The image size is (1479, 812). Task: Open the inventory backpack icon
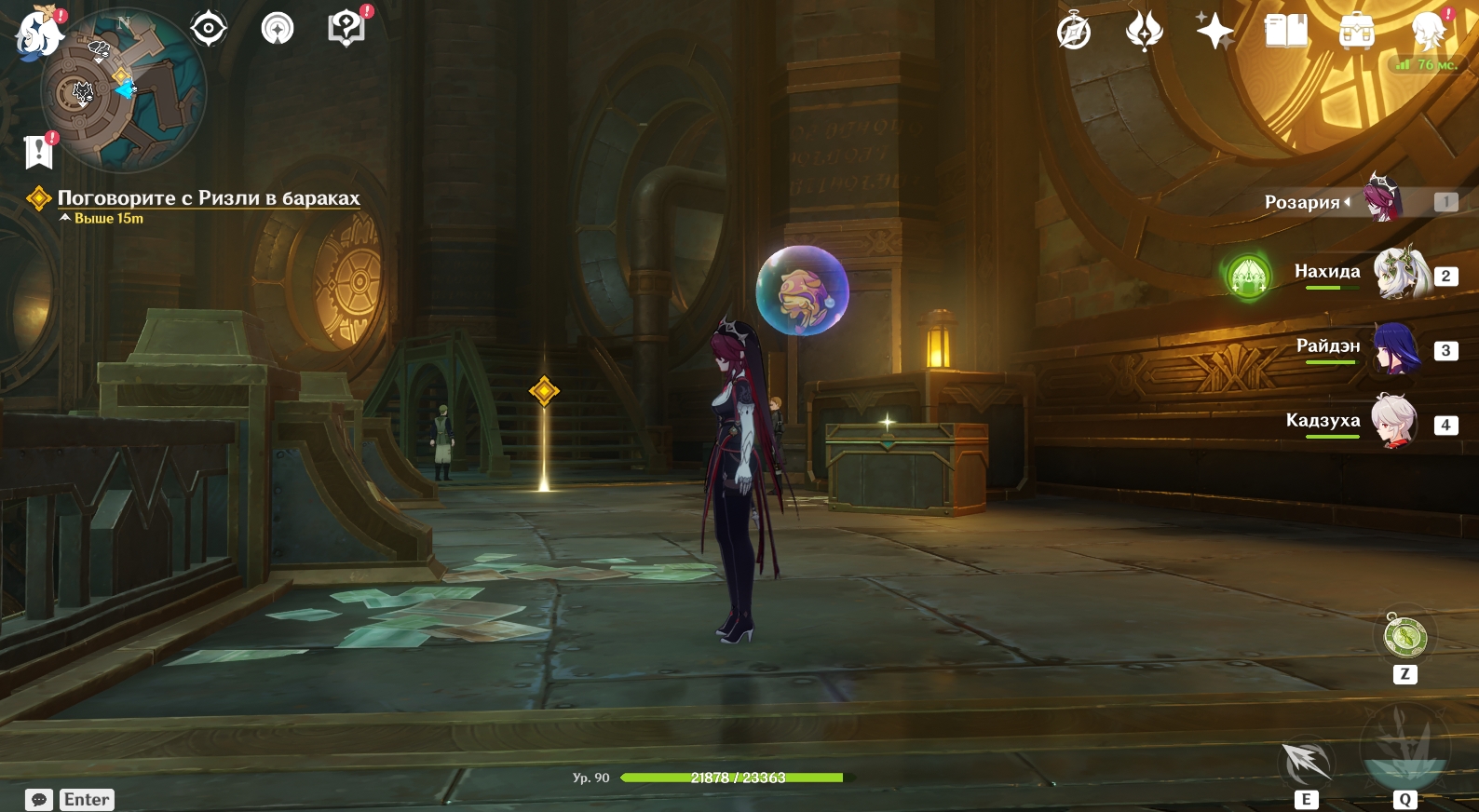tap(1357, 32)
